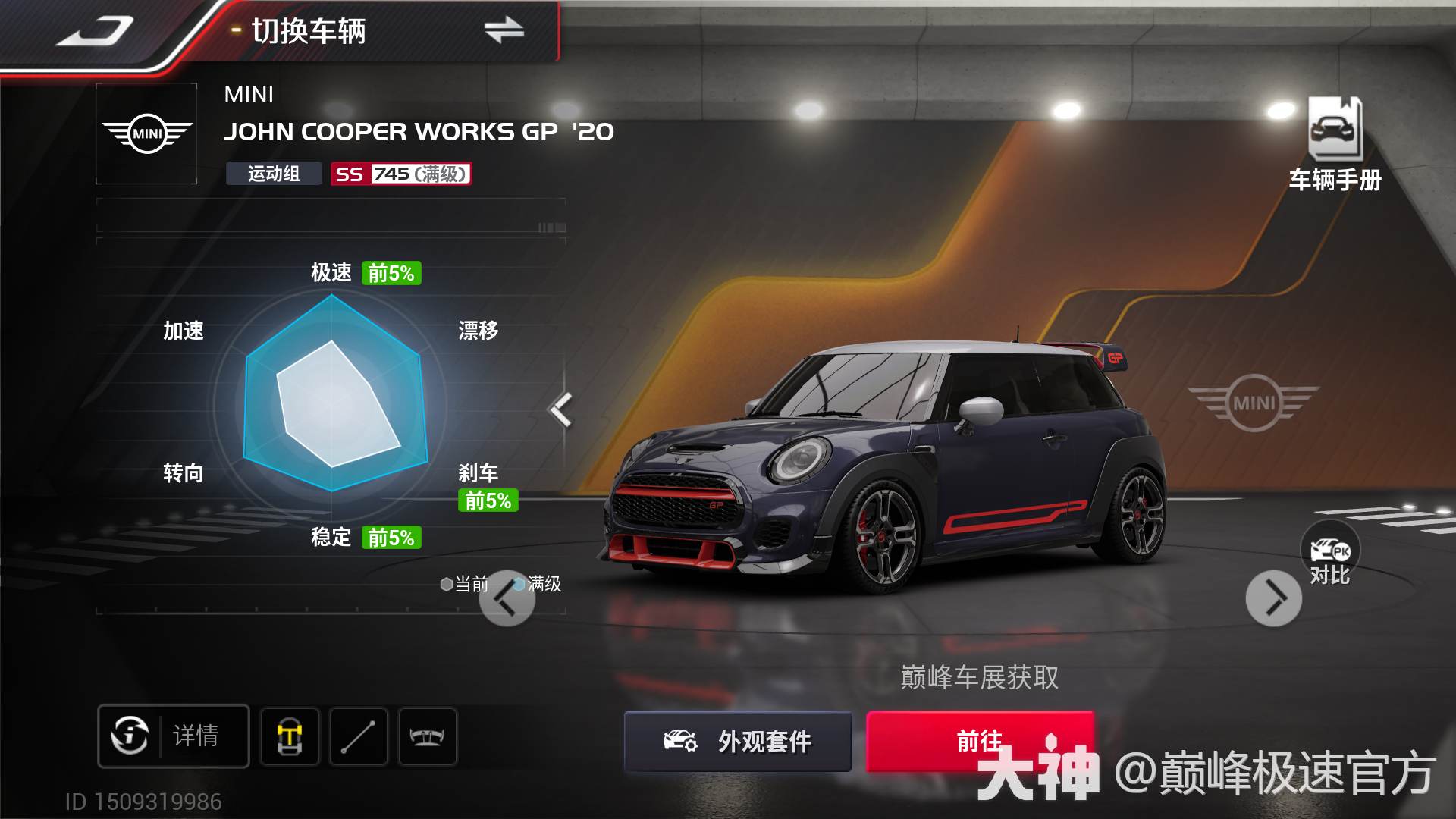Open the yellow chassis tuning icon
This screenshot has width=1456, height=819.
point(290,736)
